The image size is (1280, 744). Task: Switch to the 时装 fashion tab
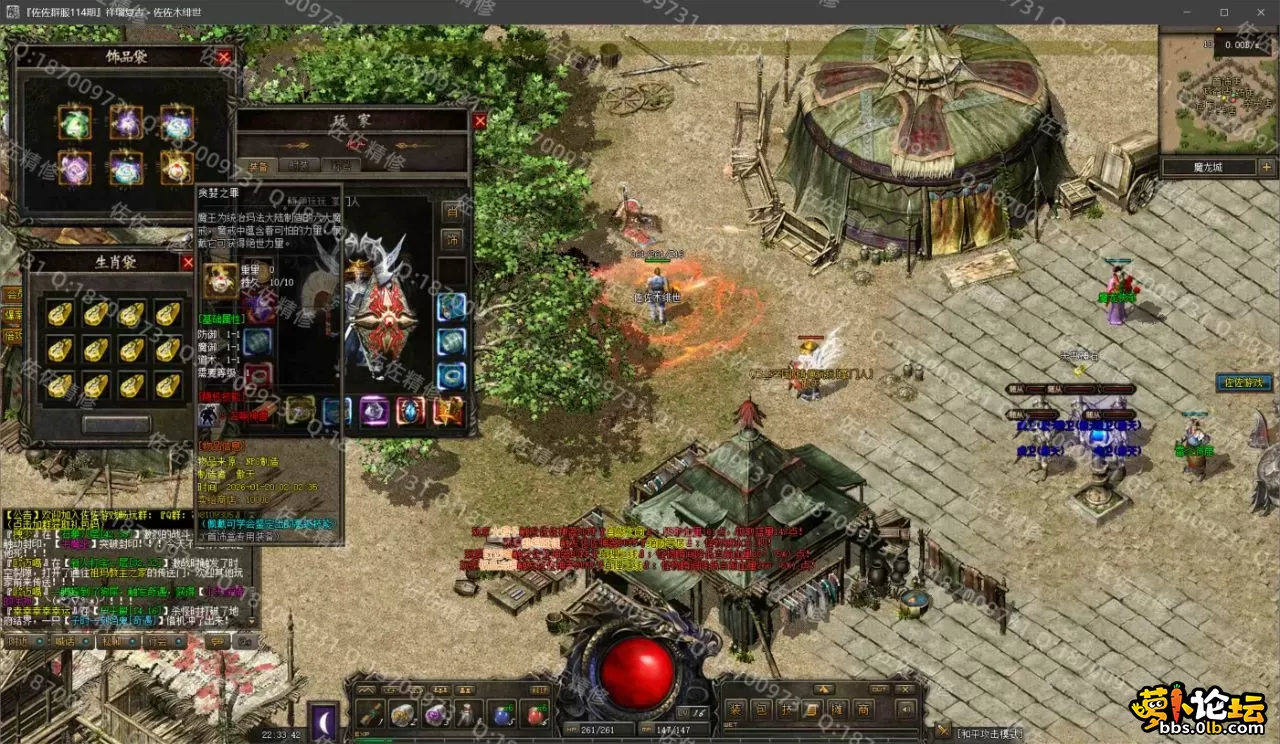pos(299,166)
